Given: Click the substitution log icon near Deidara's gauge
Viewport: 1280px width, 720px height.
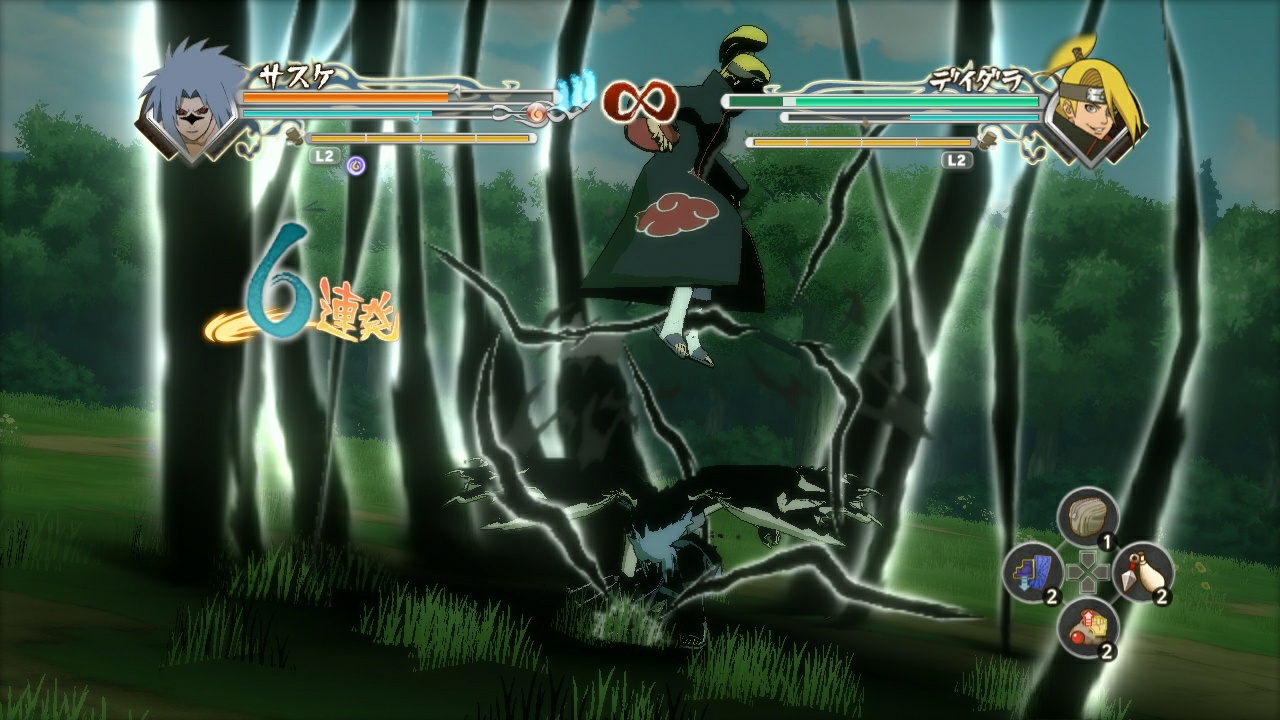Looking at the screenshot, I should coord(987,140).
